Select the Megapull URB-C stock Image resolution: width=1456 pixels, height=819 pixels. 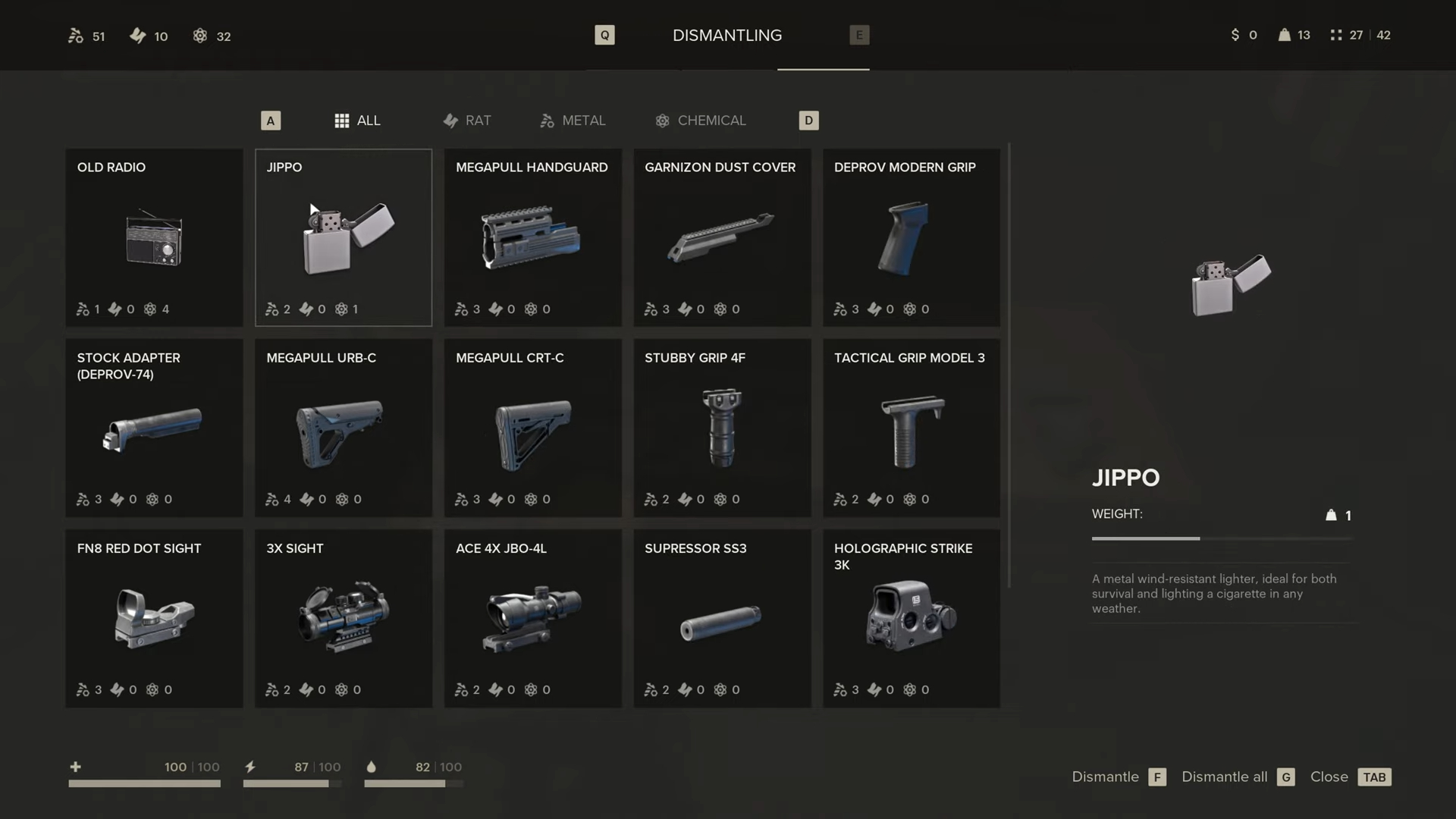pos(344,428)
